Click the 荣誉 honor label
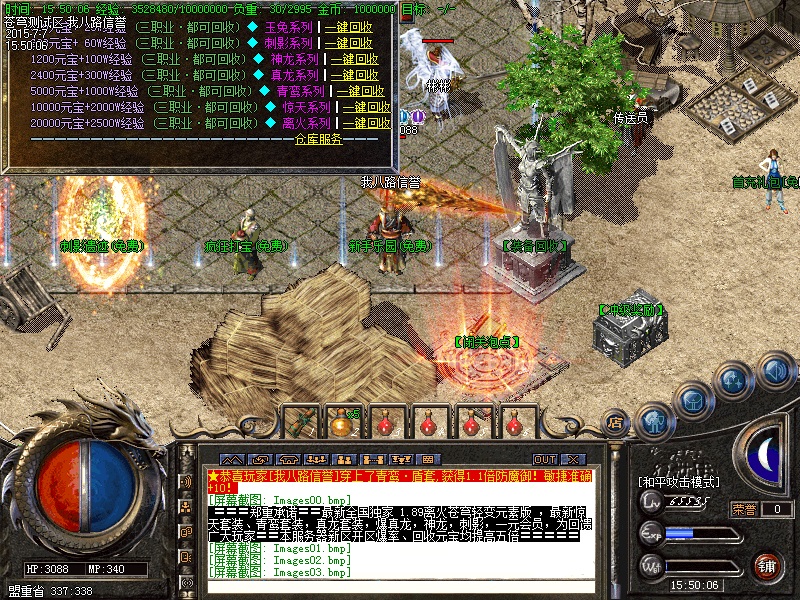 coord(744,509)
